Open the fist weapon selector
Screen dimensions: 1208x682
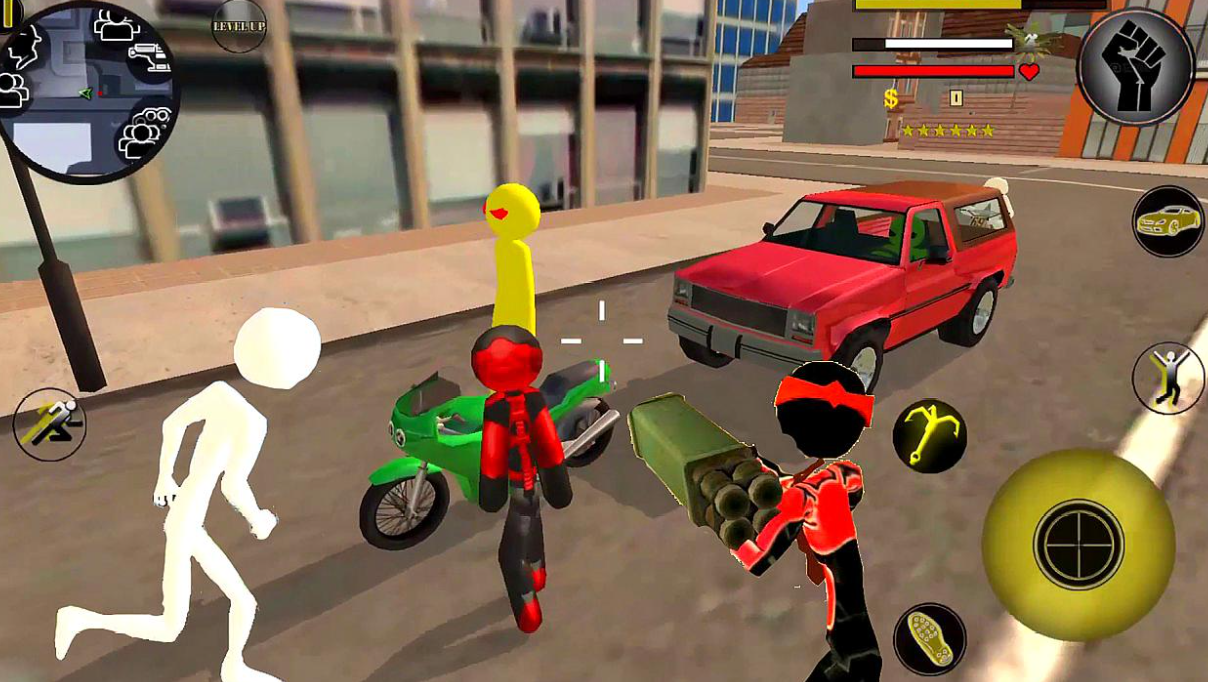[1135, 67]
